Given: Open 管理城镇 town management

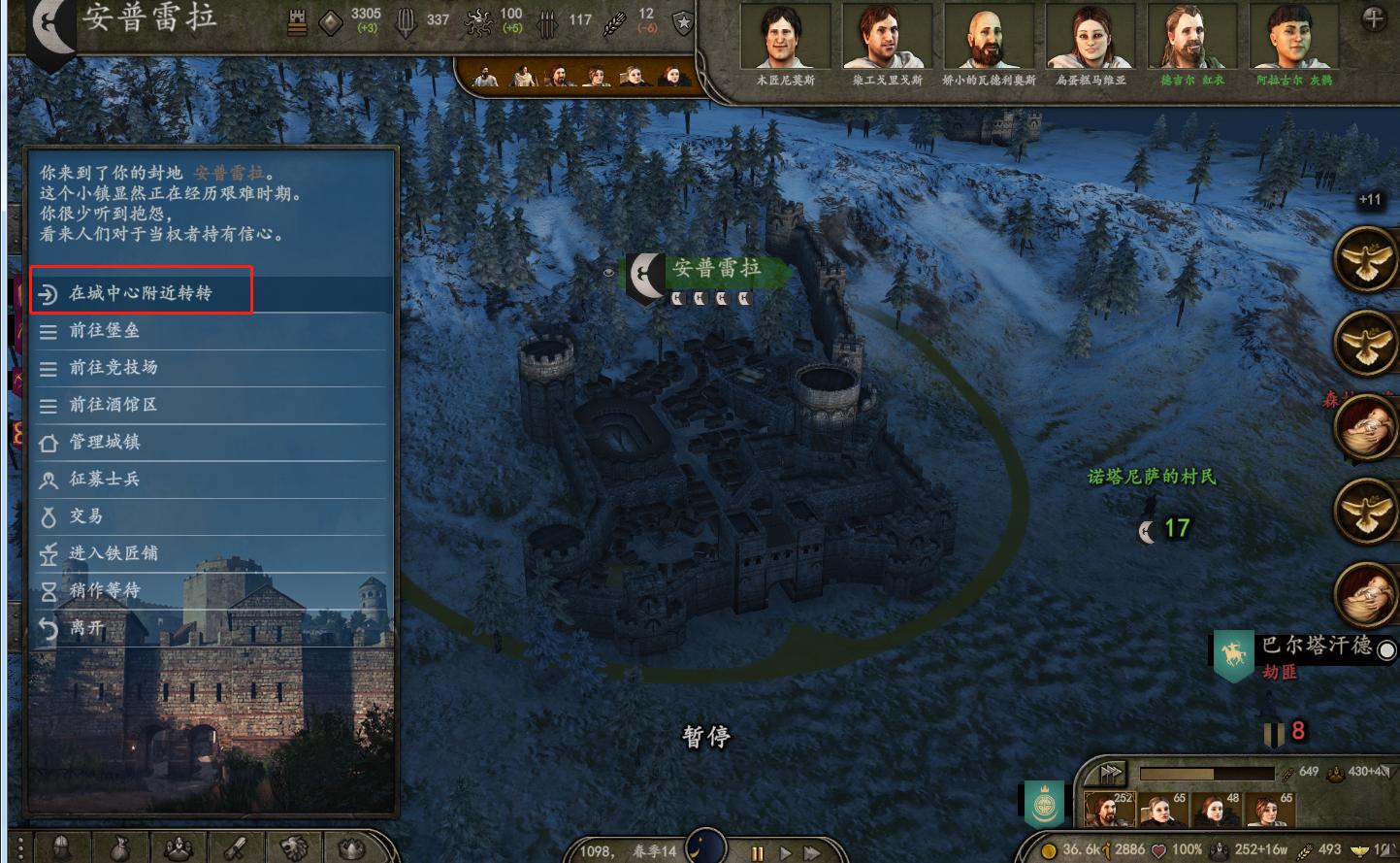Looking at the screenshot, I should click(105, 442).
